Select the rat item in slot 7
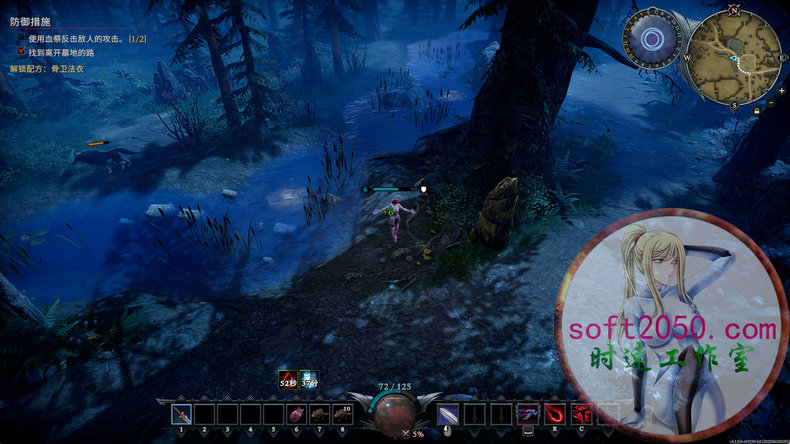This screenshot has height=444, width=790. [x=319, y=414]
